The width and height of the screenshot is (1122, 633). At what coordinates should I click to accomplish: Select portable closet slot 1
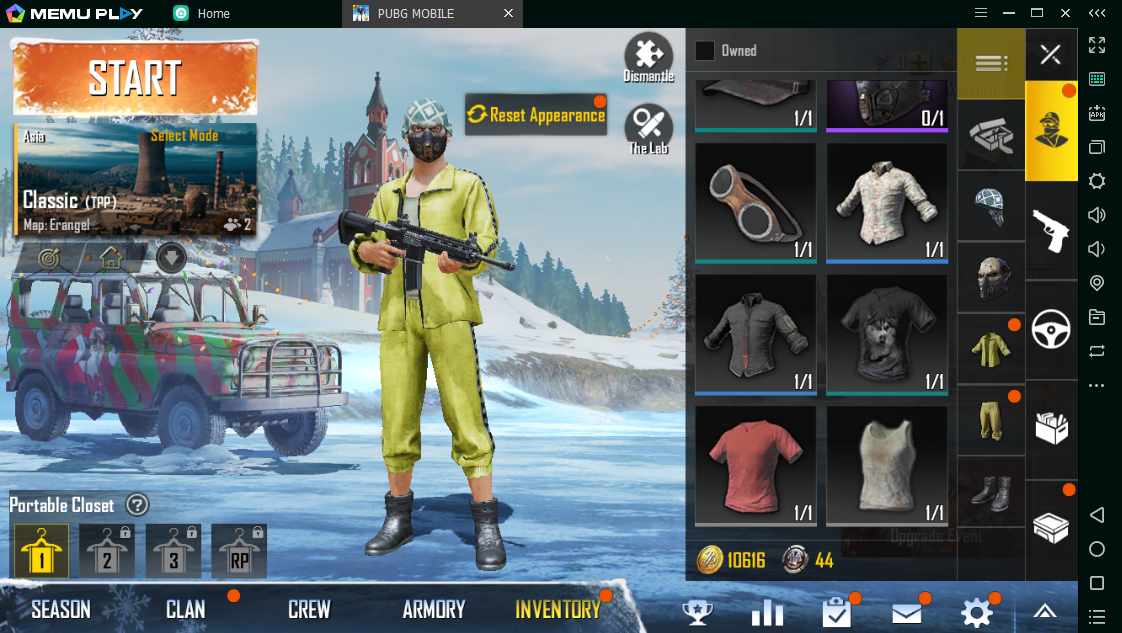pos(42,551)
